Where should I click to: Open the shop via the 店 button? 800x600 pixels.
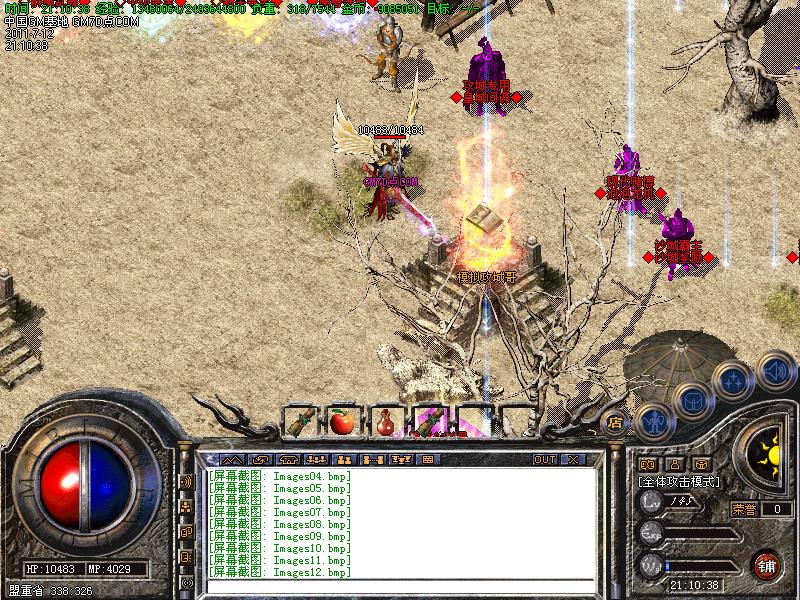coord(614,421)
